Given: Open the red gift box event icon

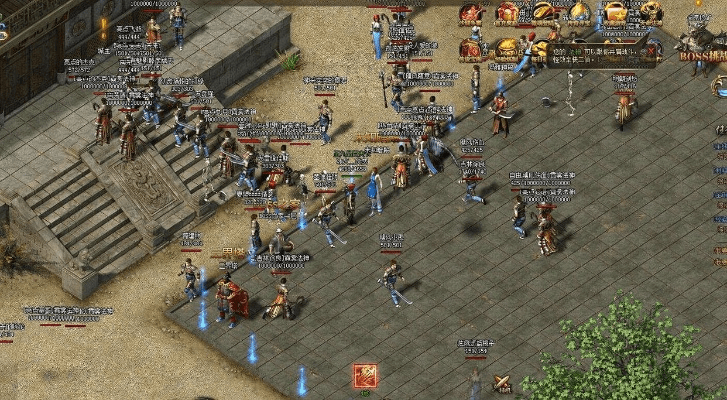Looking at the screenshot, I should coord(508,14).
